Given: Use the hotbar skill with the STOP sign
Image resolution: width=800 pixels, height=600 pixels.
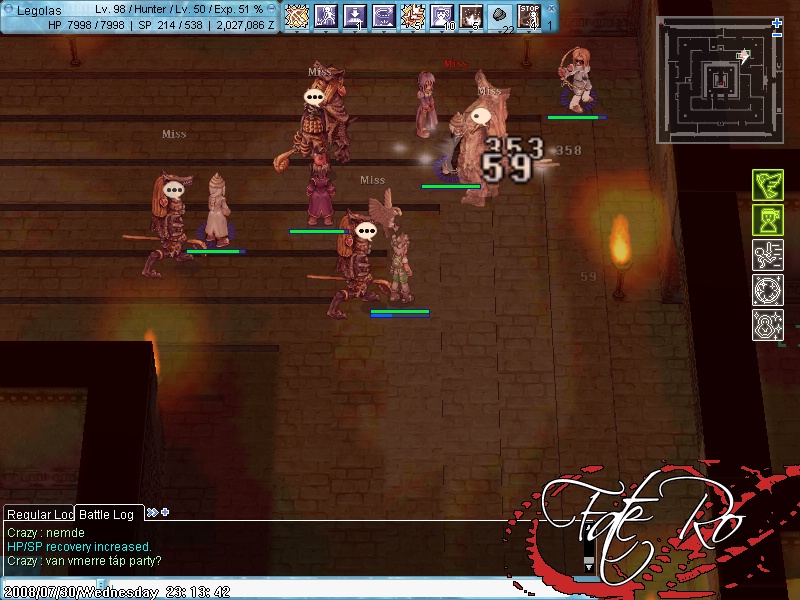Looking at the screenshot, I should [x=529, y=16].
